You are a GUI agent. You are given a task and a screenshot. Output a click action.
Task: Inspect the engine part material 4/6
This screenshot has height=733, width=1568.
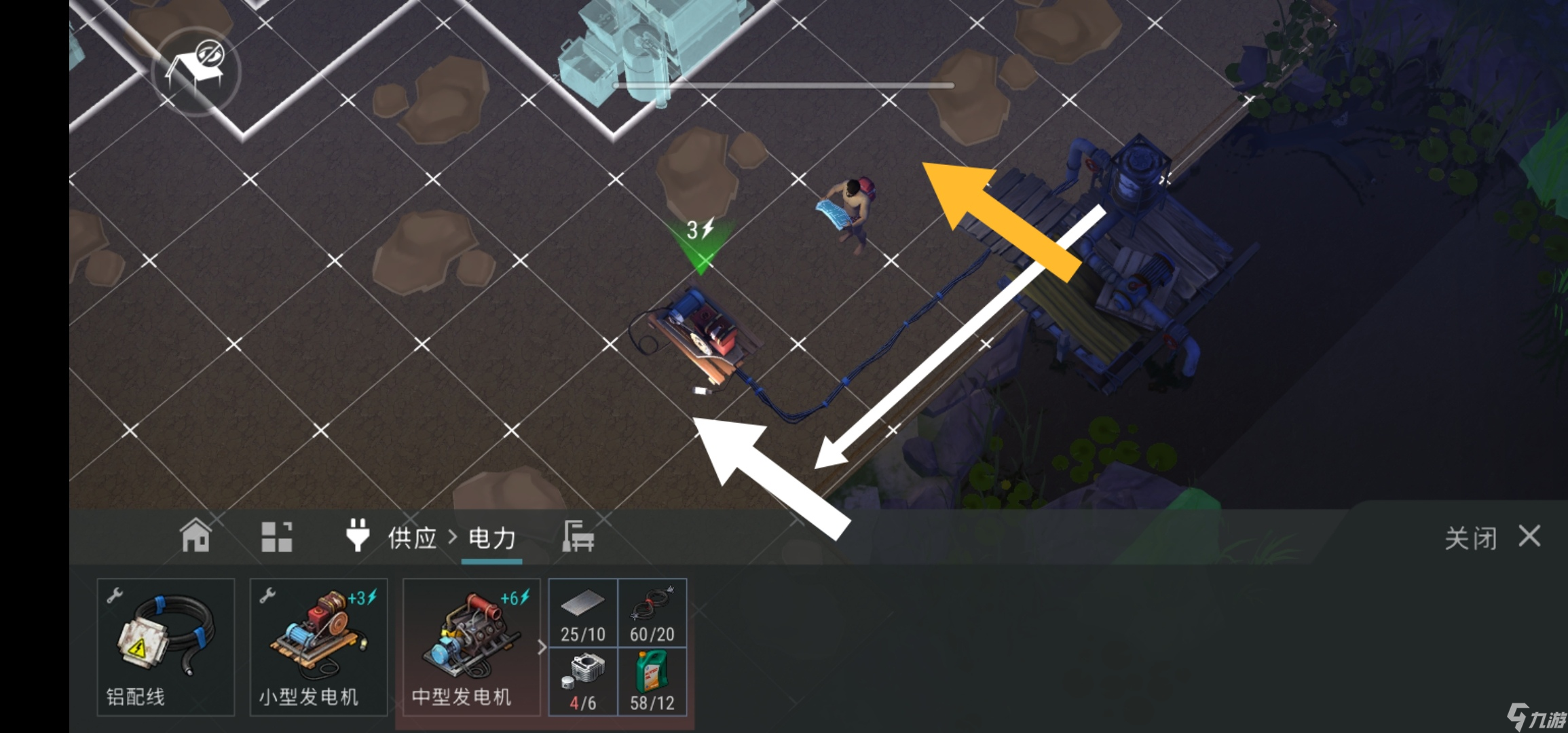[x=583, y=682]
